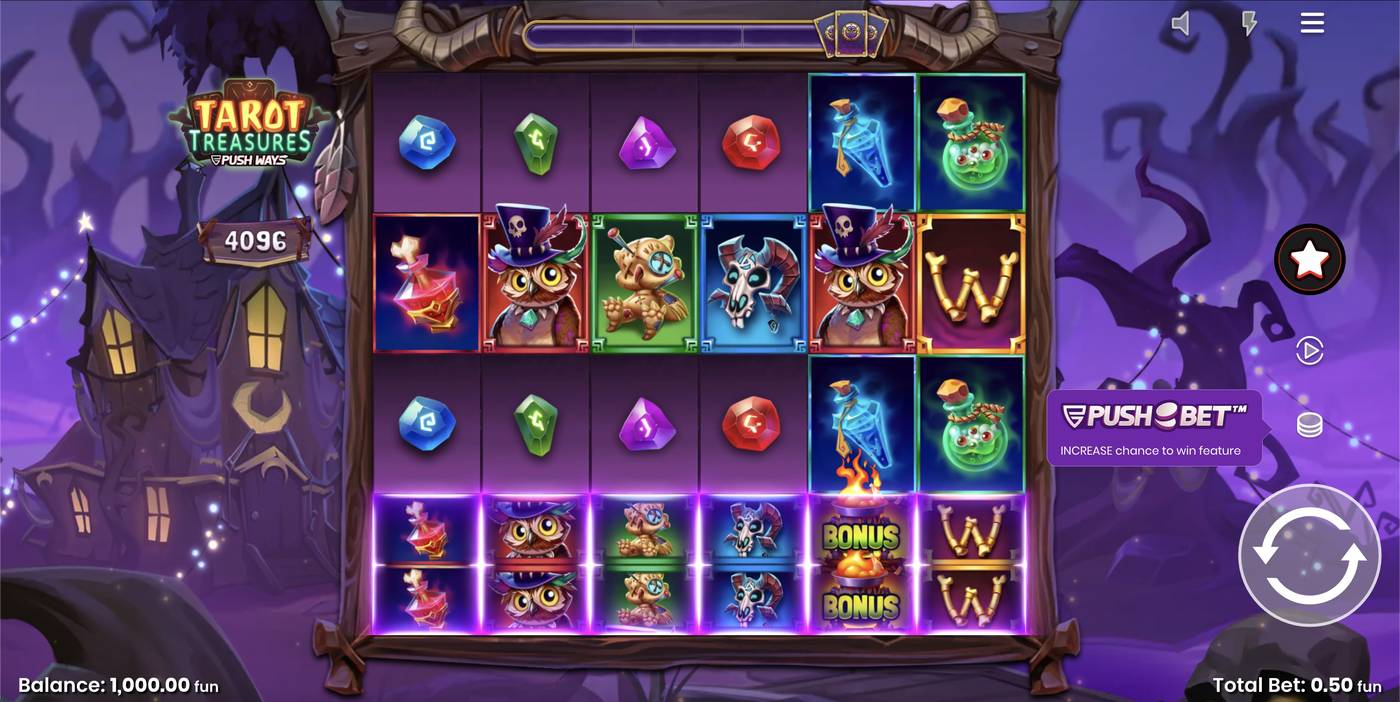
Task: Activate the Push Bet feature banner
Action: tap(1153, 428)
